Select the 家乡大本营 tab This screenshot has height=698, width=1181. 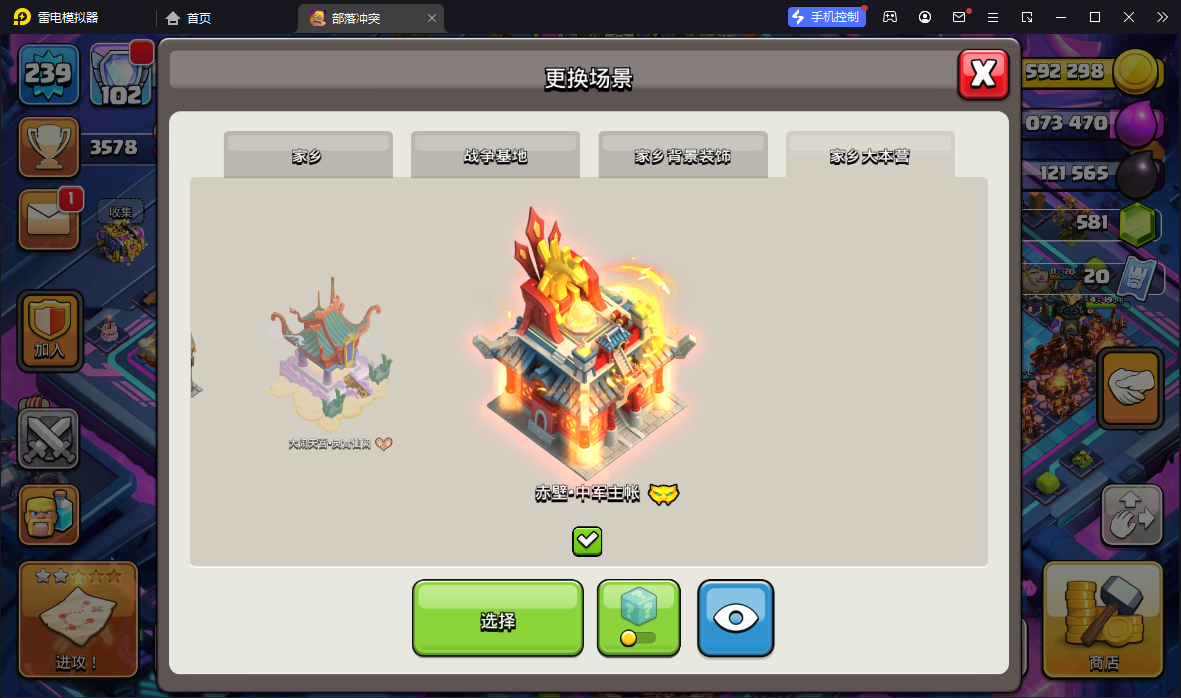tap(870, 155)
